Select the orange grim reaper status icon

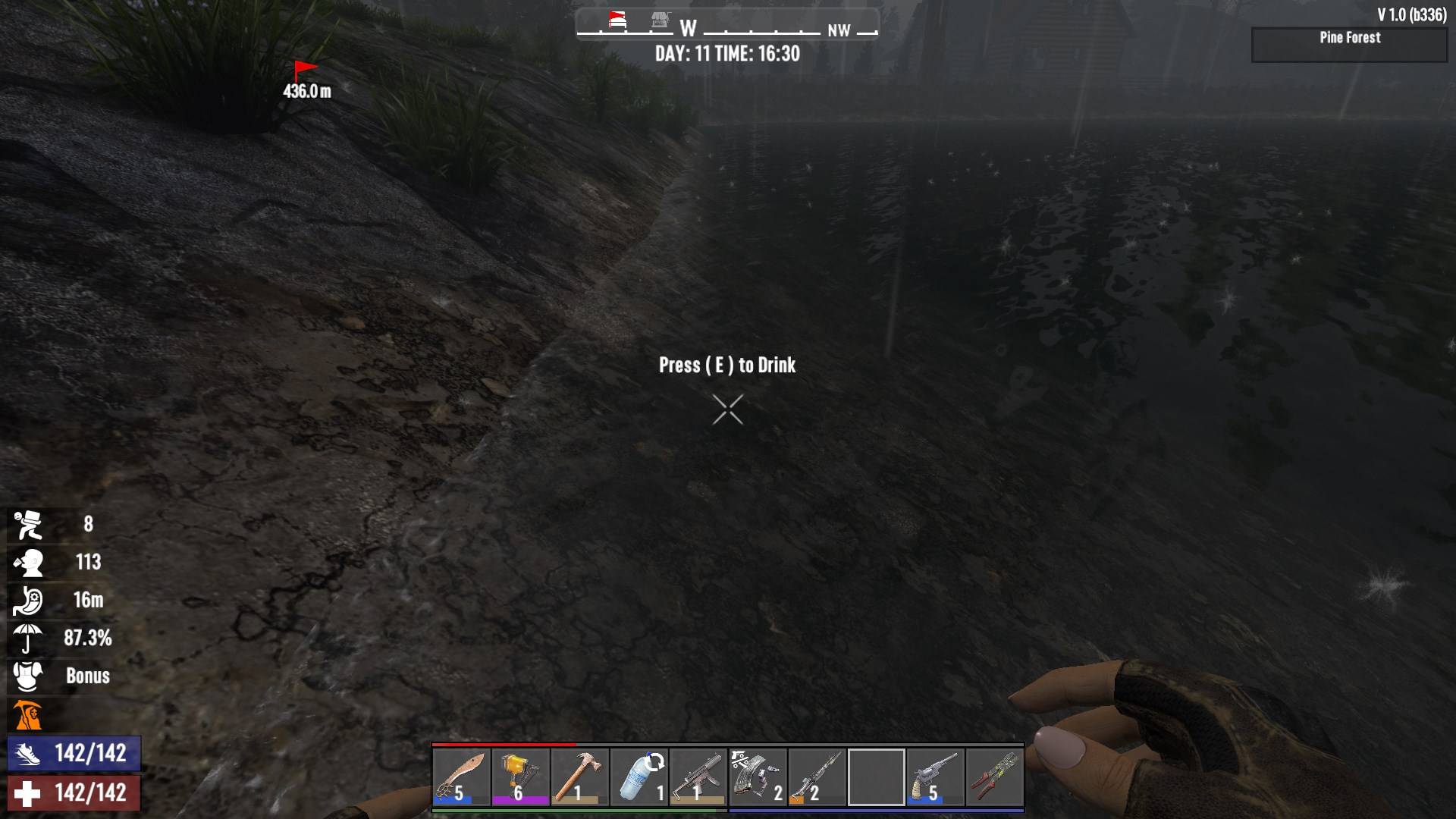coord(27,714)
